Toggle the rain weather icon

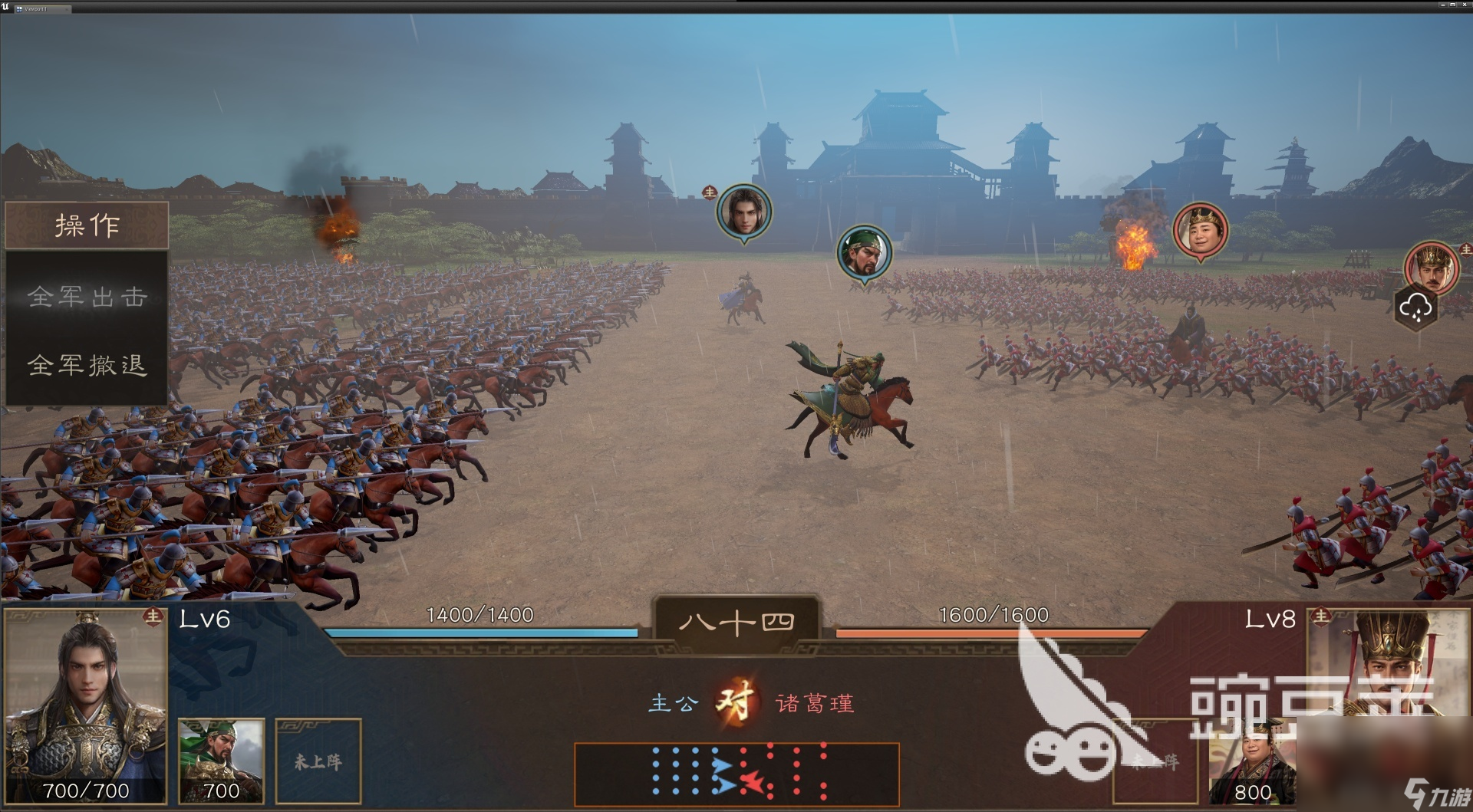point(1415,308)
